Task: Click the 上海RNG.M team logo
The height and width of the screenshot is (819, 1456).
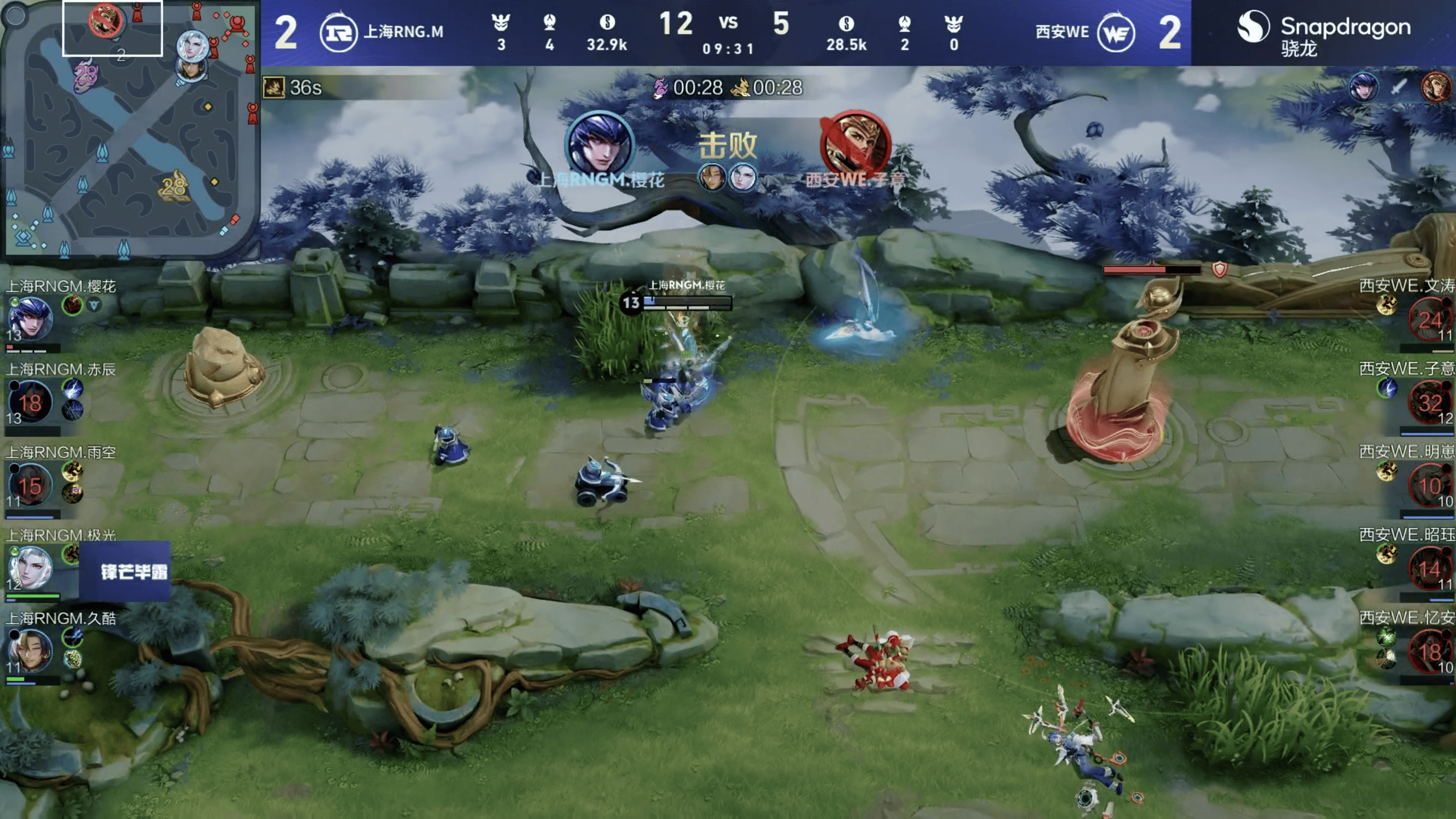Action: (338, 33)
